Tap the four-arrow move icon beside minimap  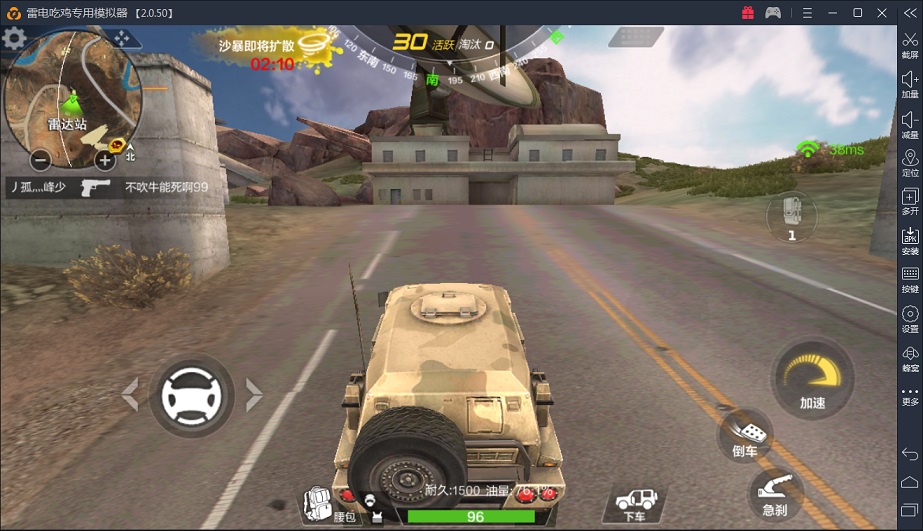pos(123,38)
